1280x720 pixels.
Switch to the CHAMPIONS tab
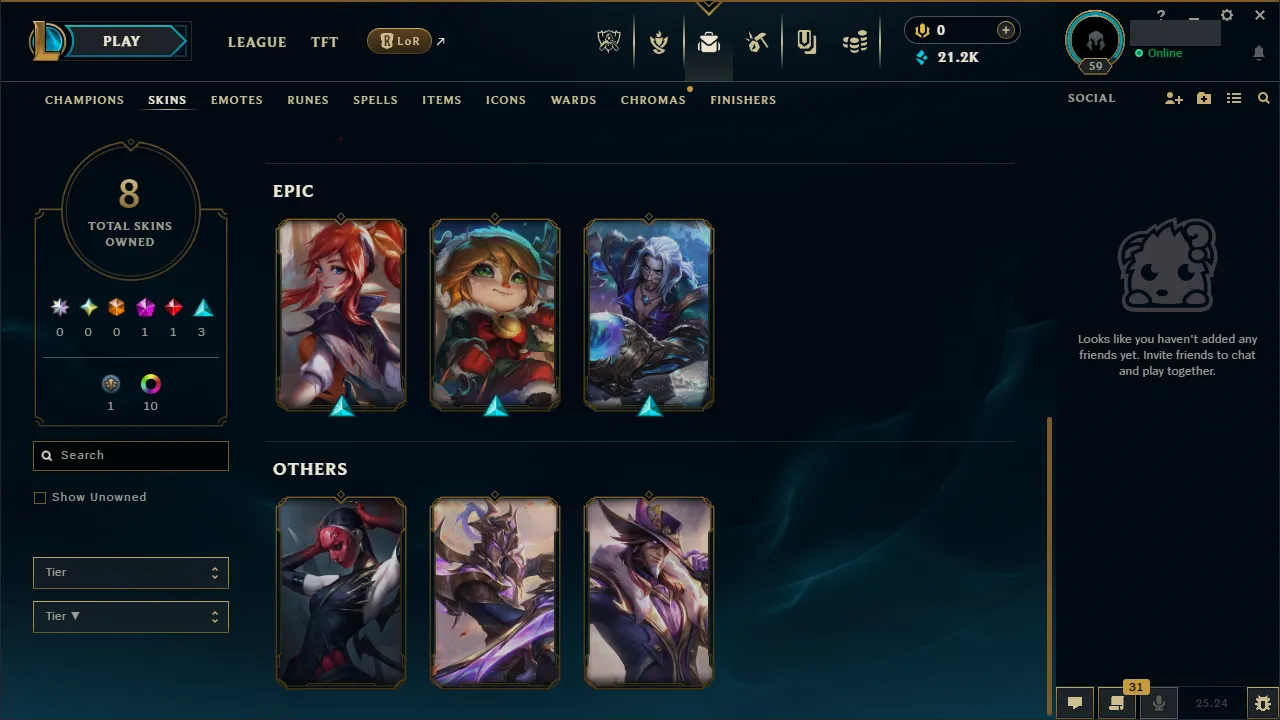point(84,100)
